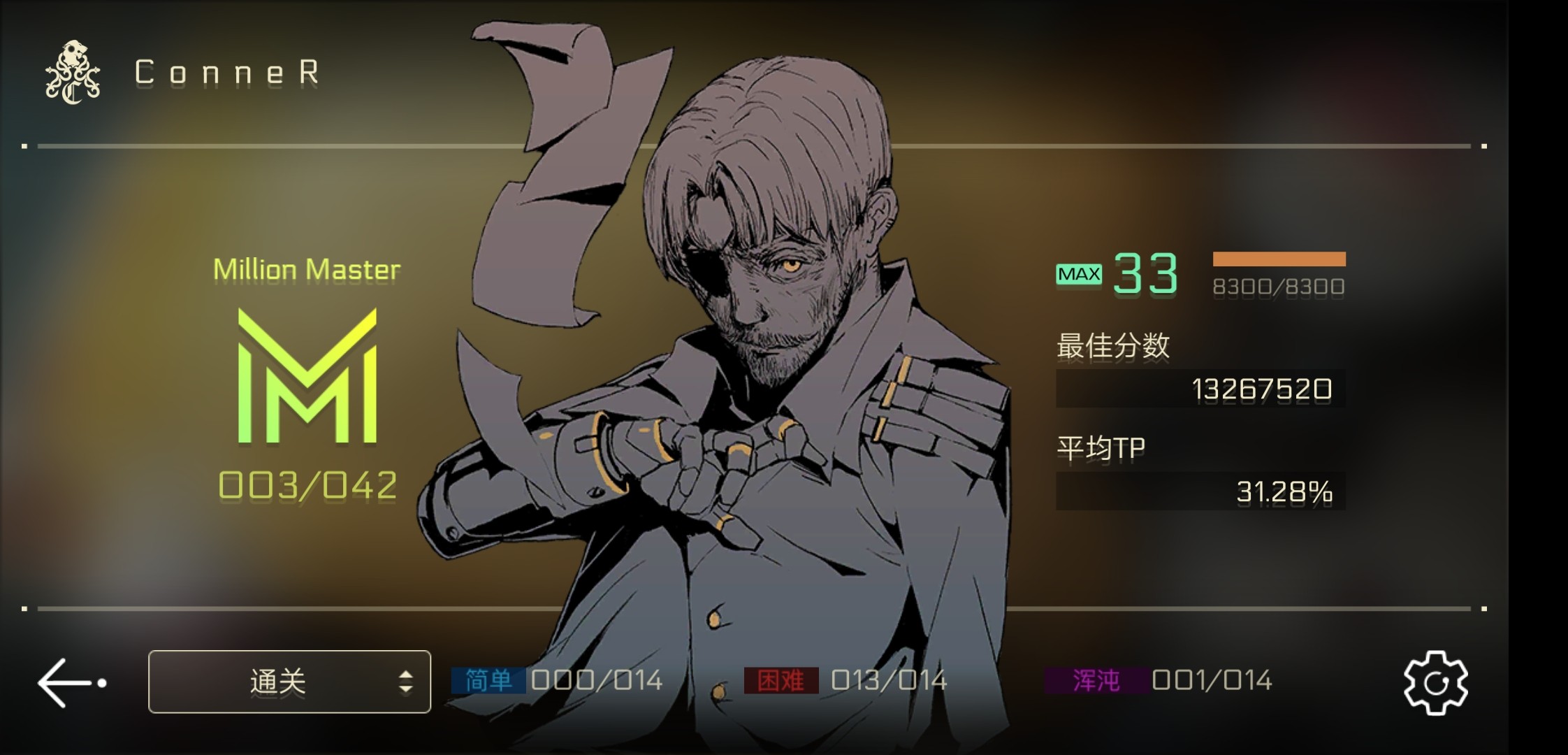Screen dimensions: 1568x755
Task: Open the gear settings icon
Action: click(1435, 682)
